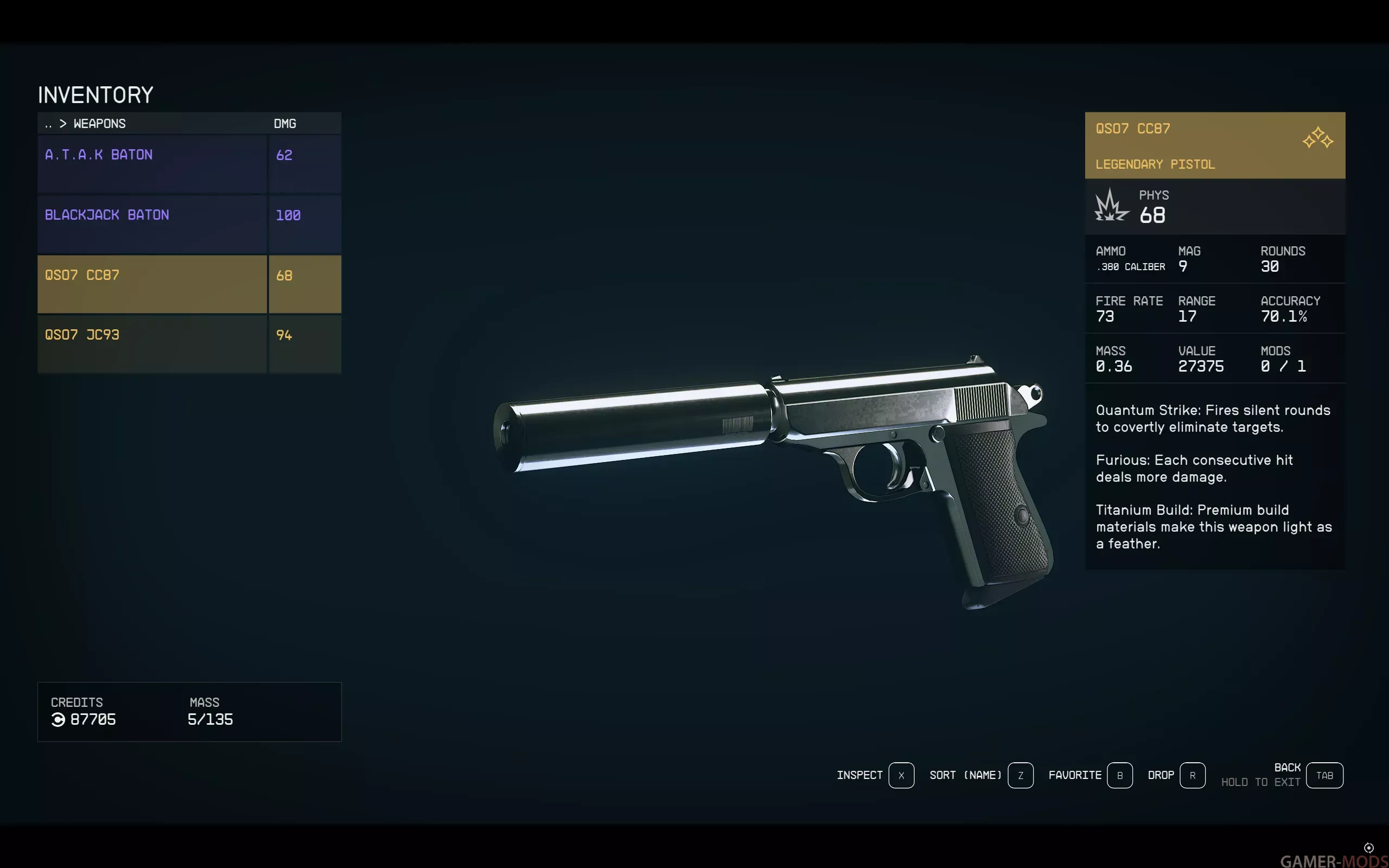The width and height of the screenshot is (1389, 868).
Task: Favorite the selected pistol
Action: click(x=1119, y=775)
